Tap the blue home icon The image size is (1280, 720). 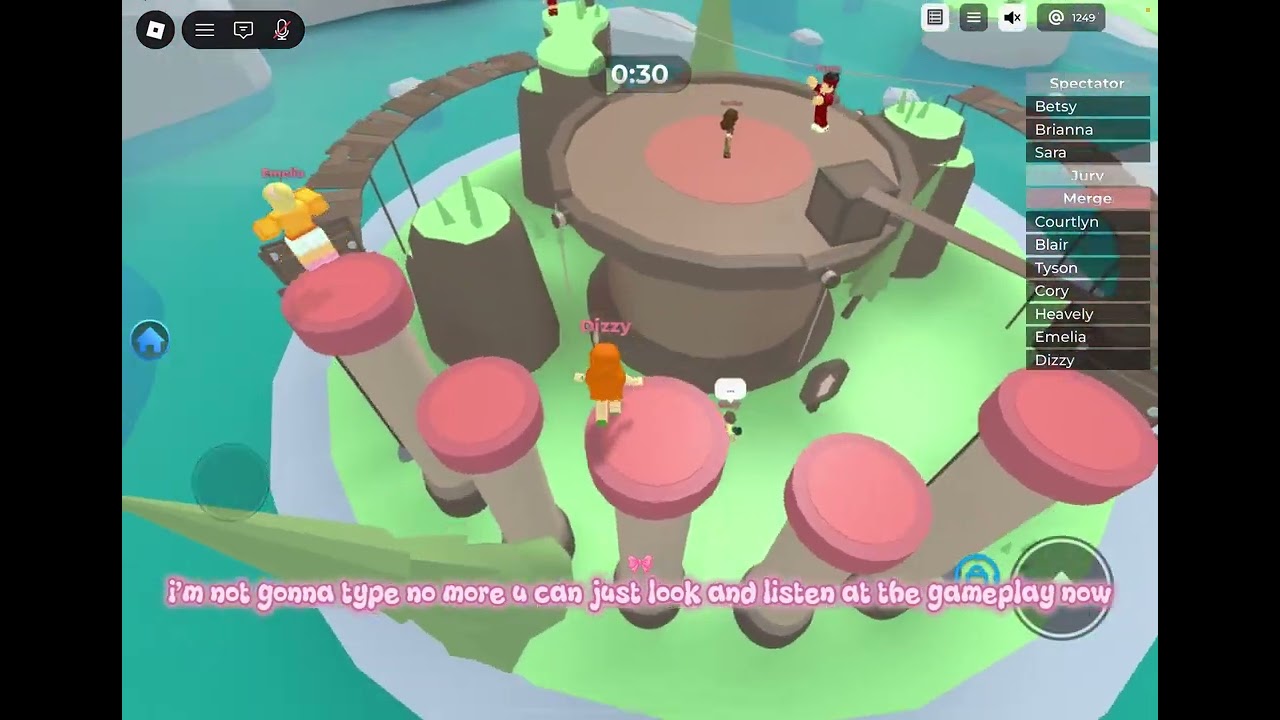tap(150, 341)
